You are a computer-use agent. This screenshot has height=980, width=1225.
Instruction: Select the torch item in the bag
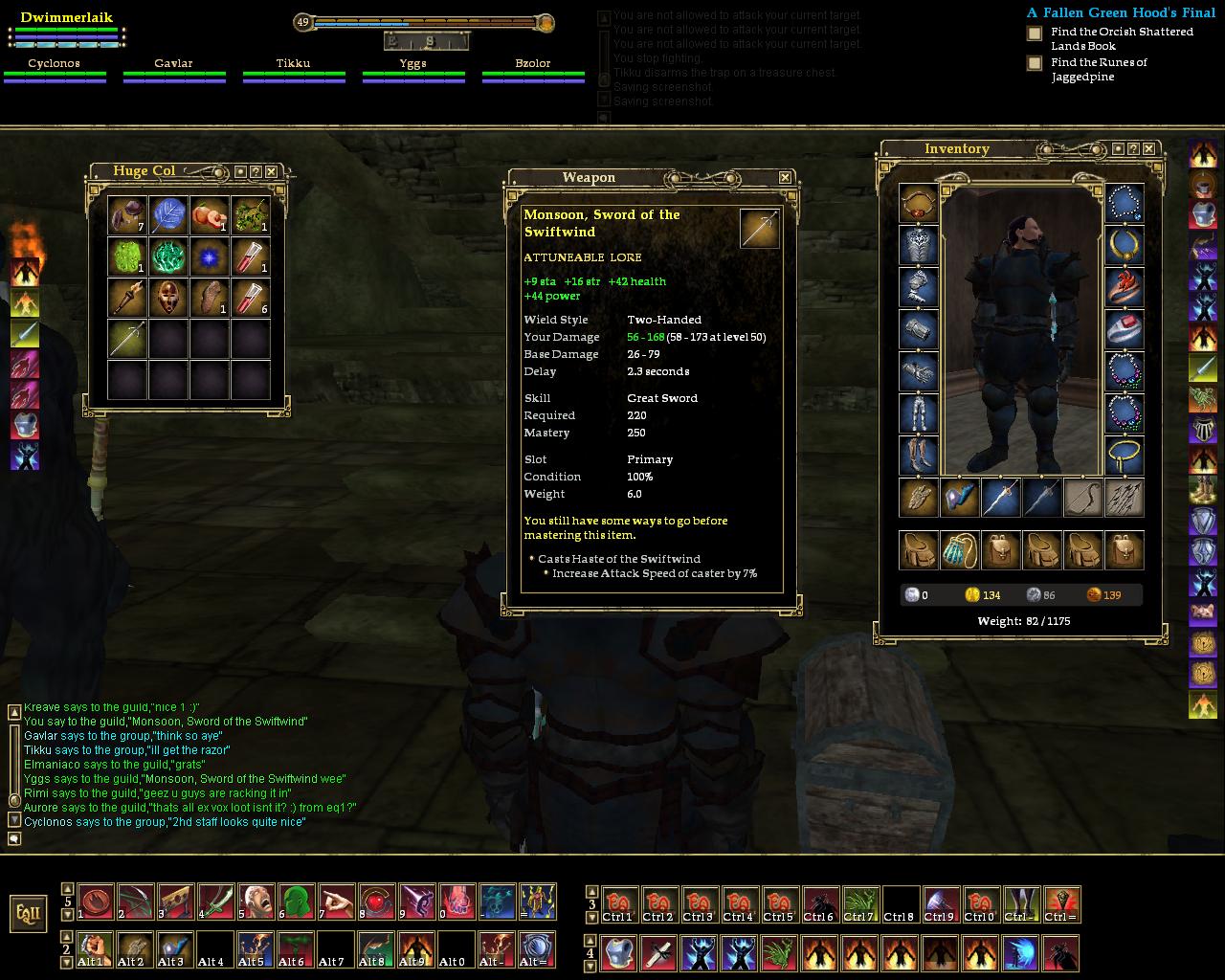(x=126, y=298)
